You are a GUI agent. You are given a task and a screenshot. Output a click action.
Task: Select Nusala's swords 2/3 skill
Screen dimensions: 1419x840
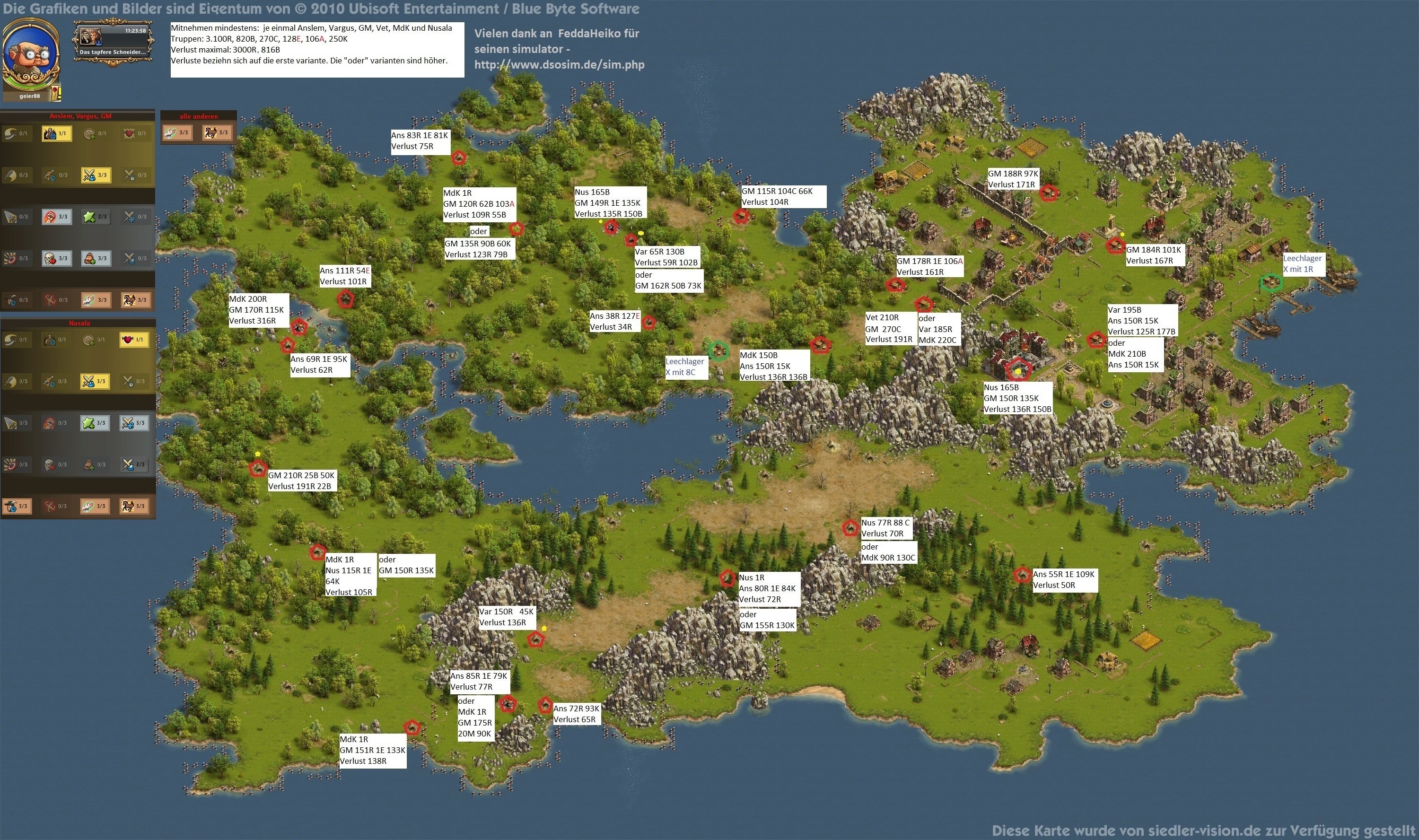tap(134, 465)
